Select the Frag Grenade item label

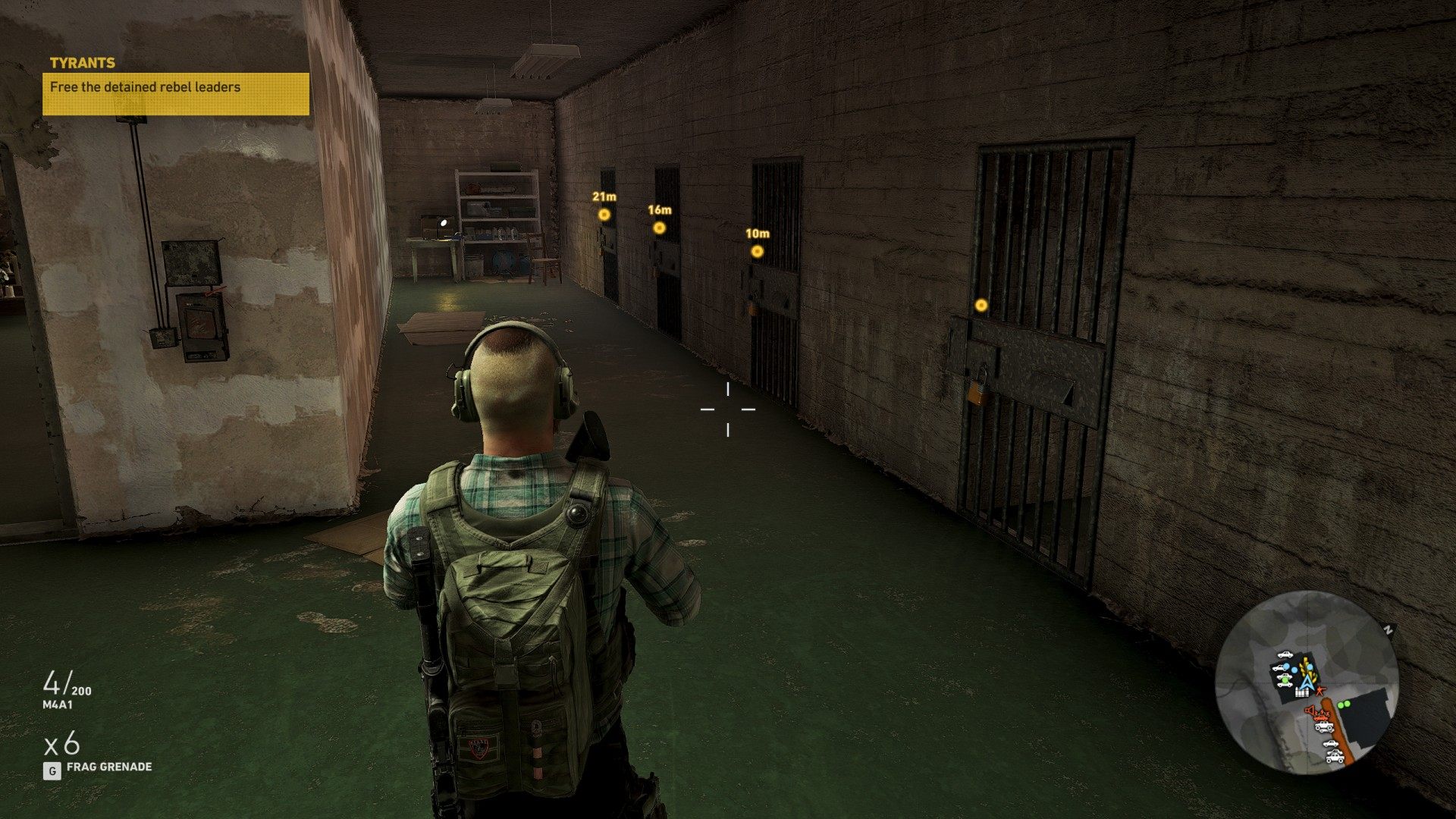tap(108, 767)
